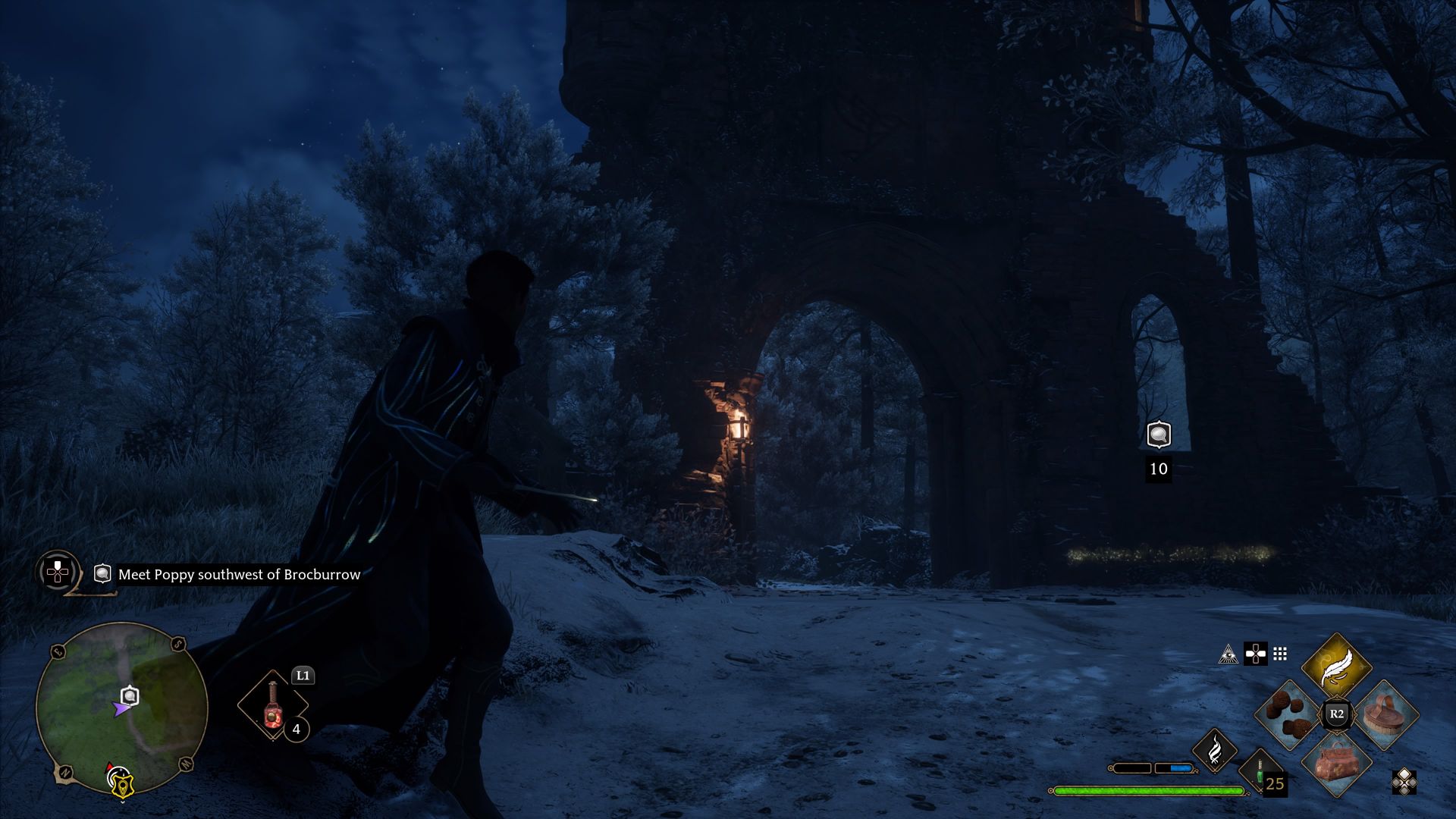This screenshot has height=819, width=1456.
Task: Use the green potion tool slot
Action: point(1260,772)
